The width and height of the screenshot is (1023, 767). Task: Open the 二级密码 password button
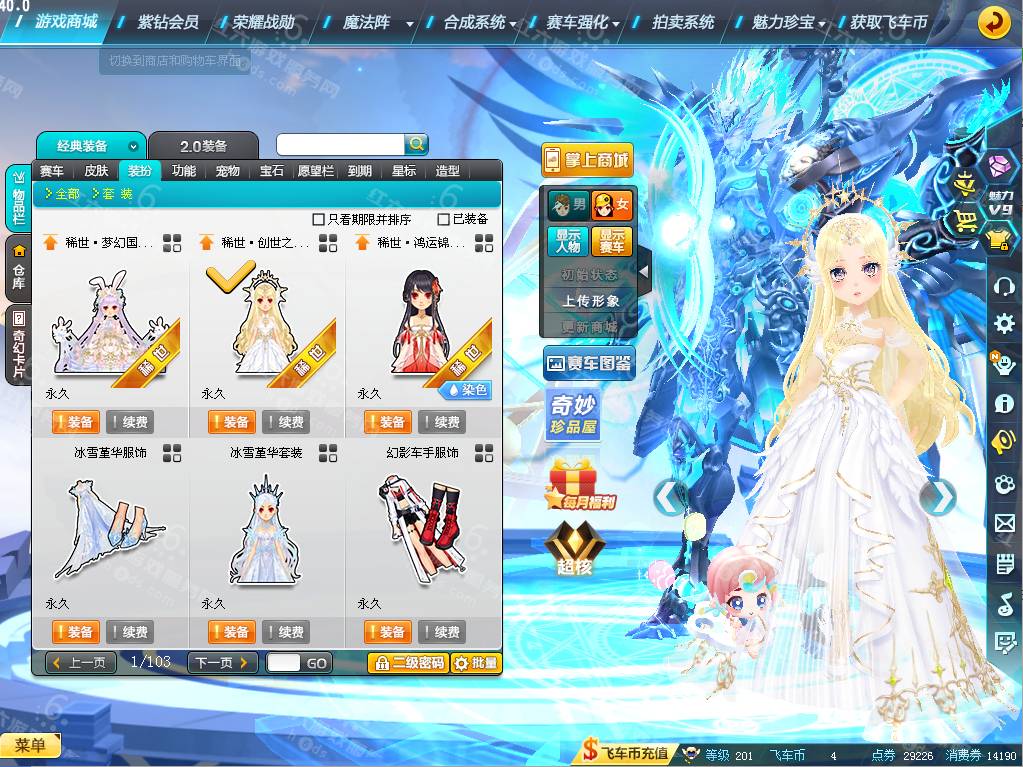407,663
